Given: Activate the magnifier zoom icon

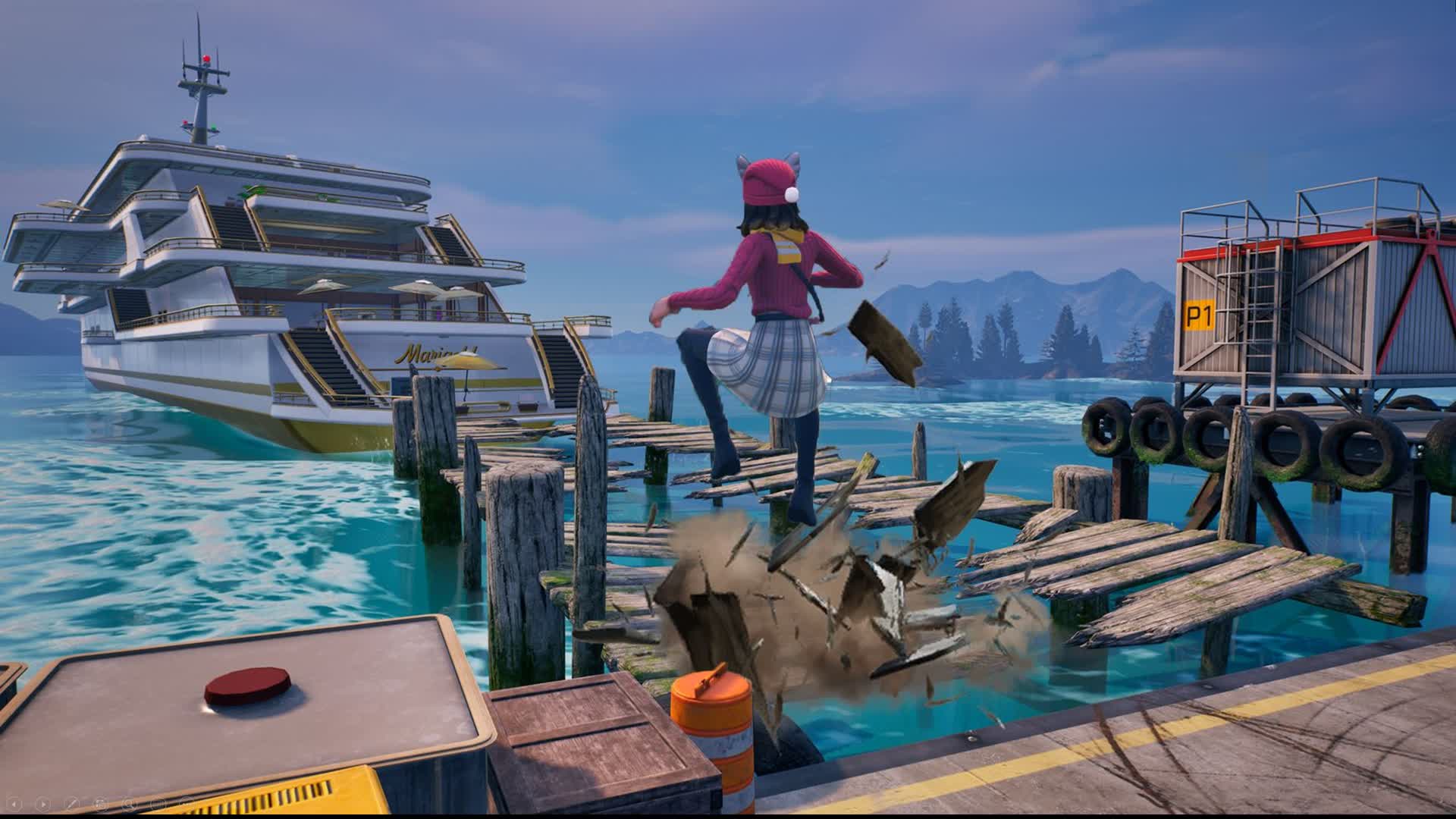Looking at the screenshot, I should click(130, 804).
